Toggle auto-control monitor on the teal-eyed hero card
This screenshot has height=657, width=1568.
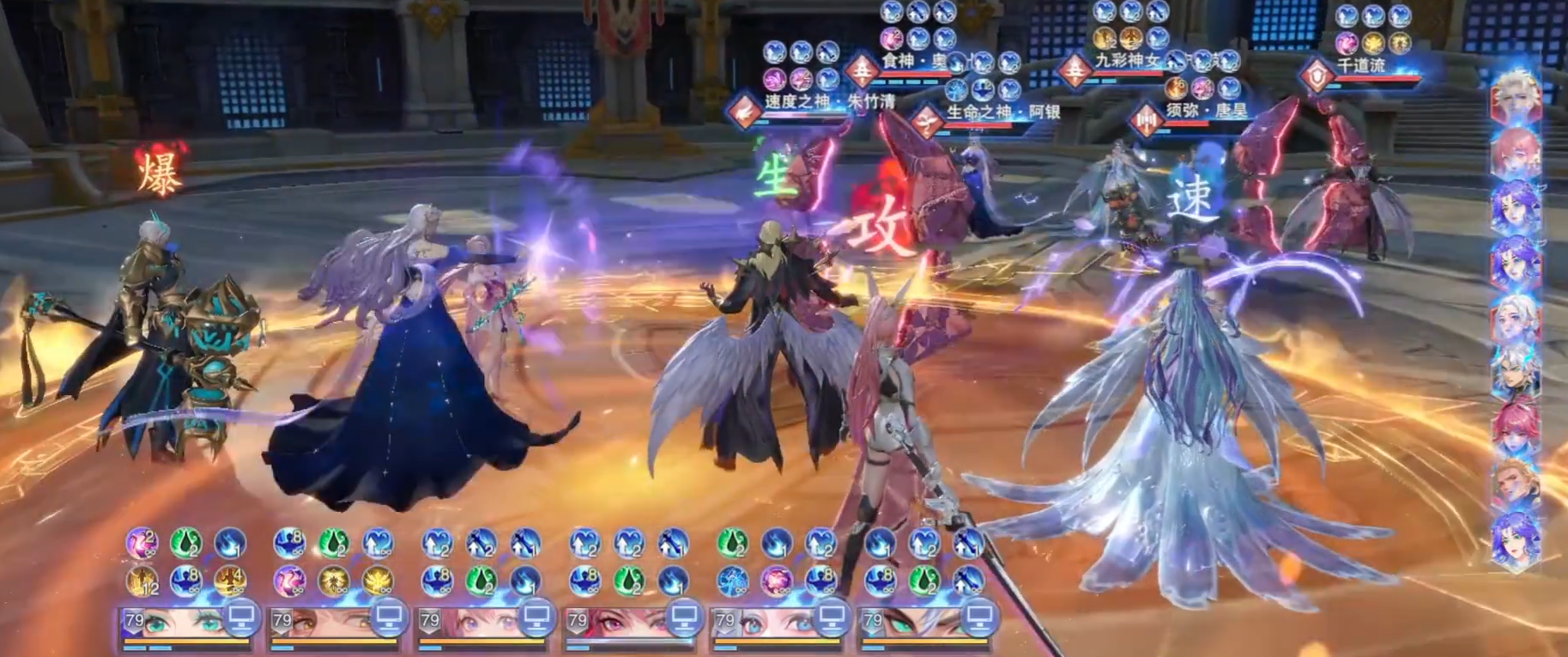click(241, 617)
